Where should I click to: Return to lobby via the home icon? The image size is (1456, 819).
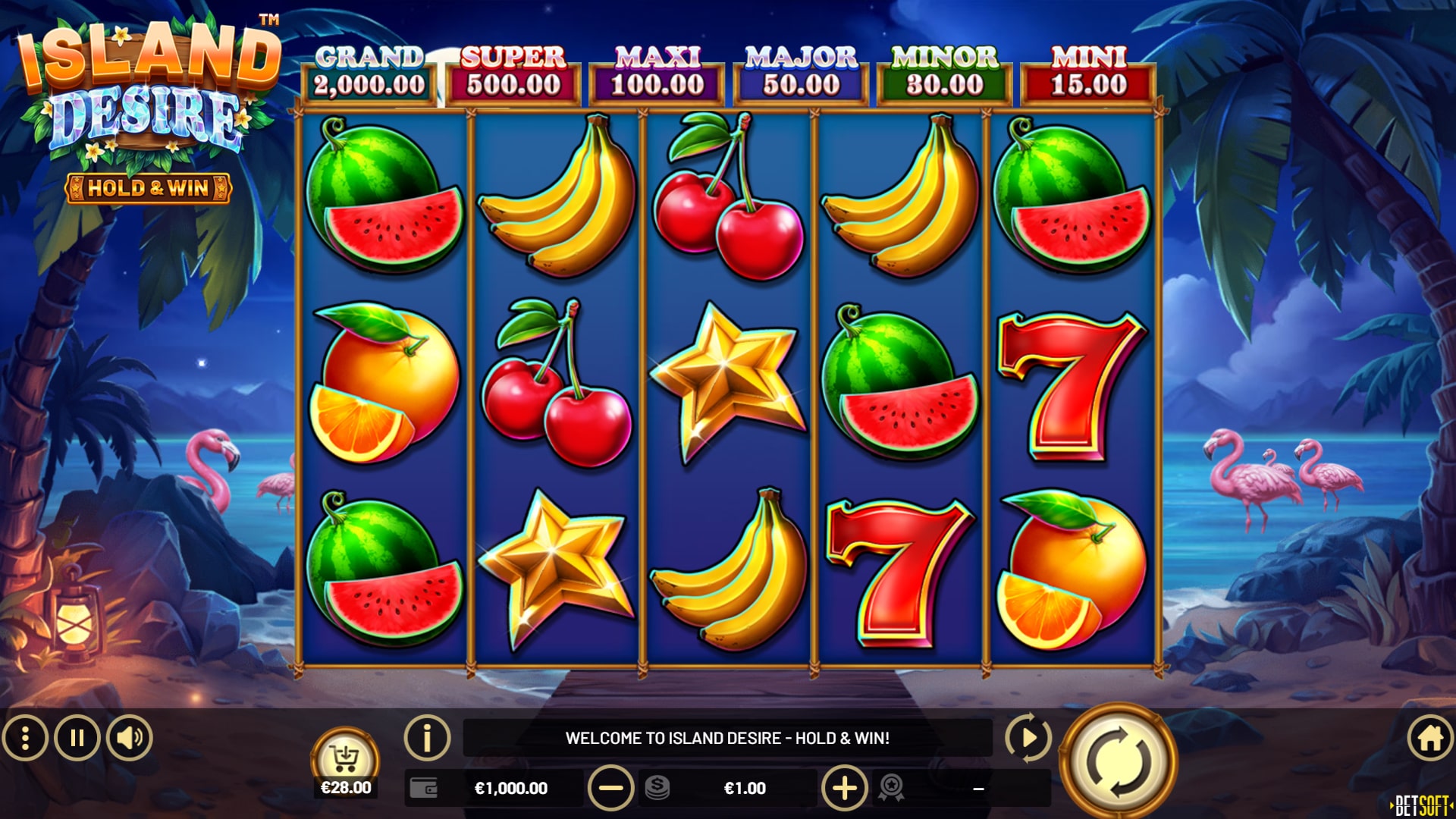(x=1430, y=738)
